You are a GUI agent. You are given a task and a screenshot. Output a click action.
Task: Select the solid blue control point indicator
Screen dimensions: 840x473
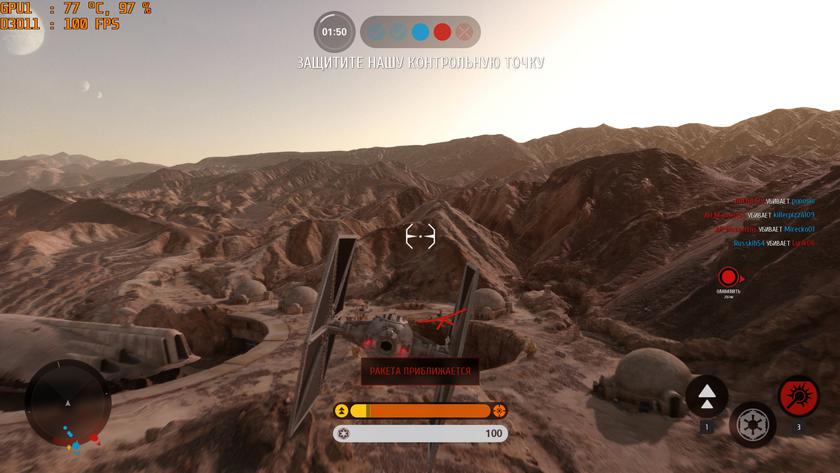420,32
